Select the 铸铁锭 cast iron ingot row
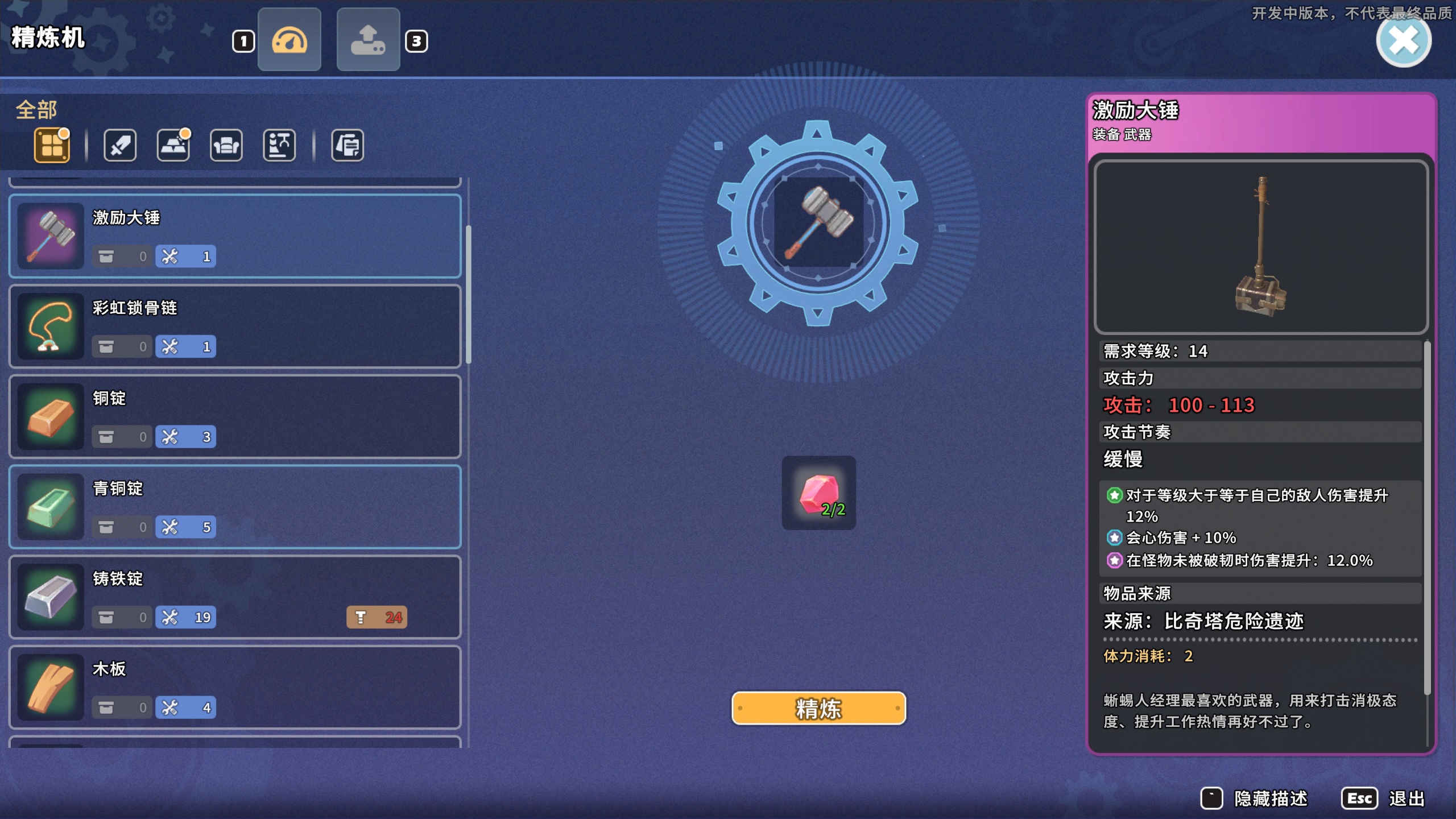Image resolution: width=1456 pixels, height=819 pixels. (235, 597)
